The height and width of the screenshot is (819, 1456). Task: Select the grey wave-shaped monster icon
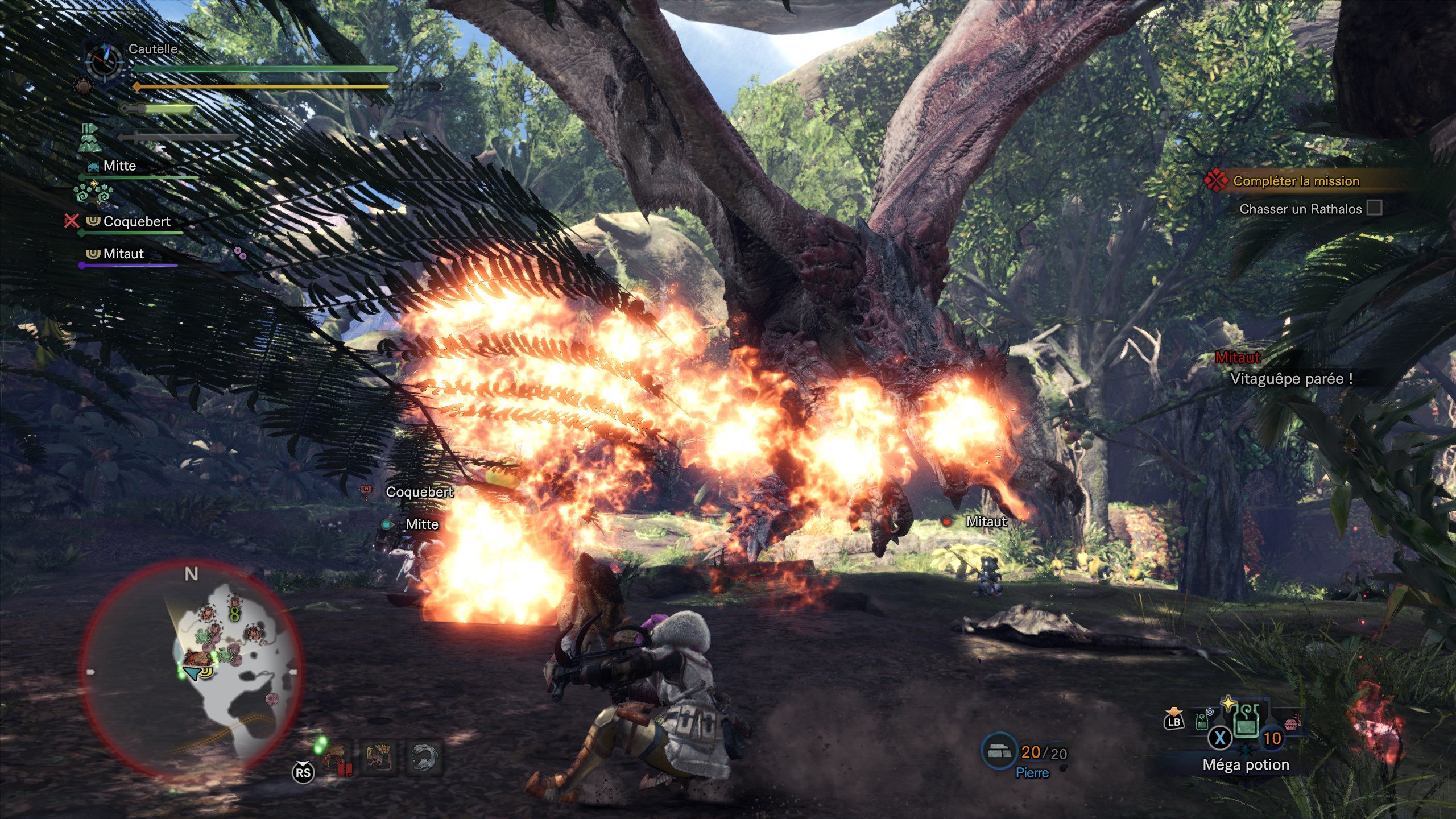[424, 759]
